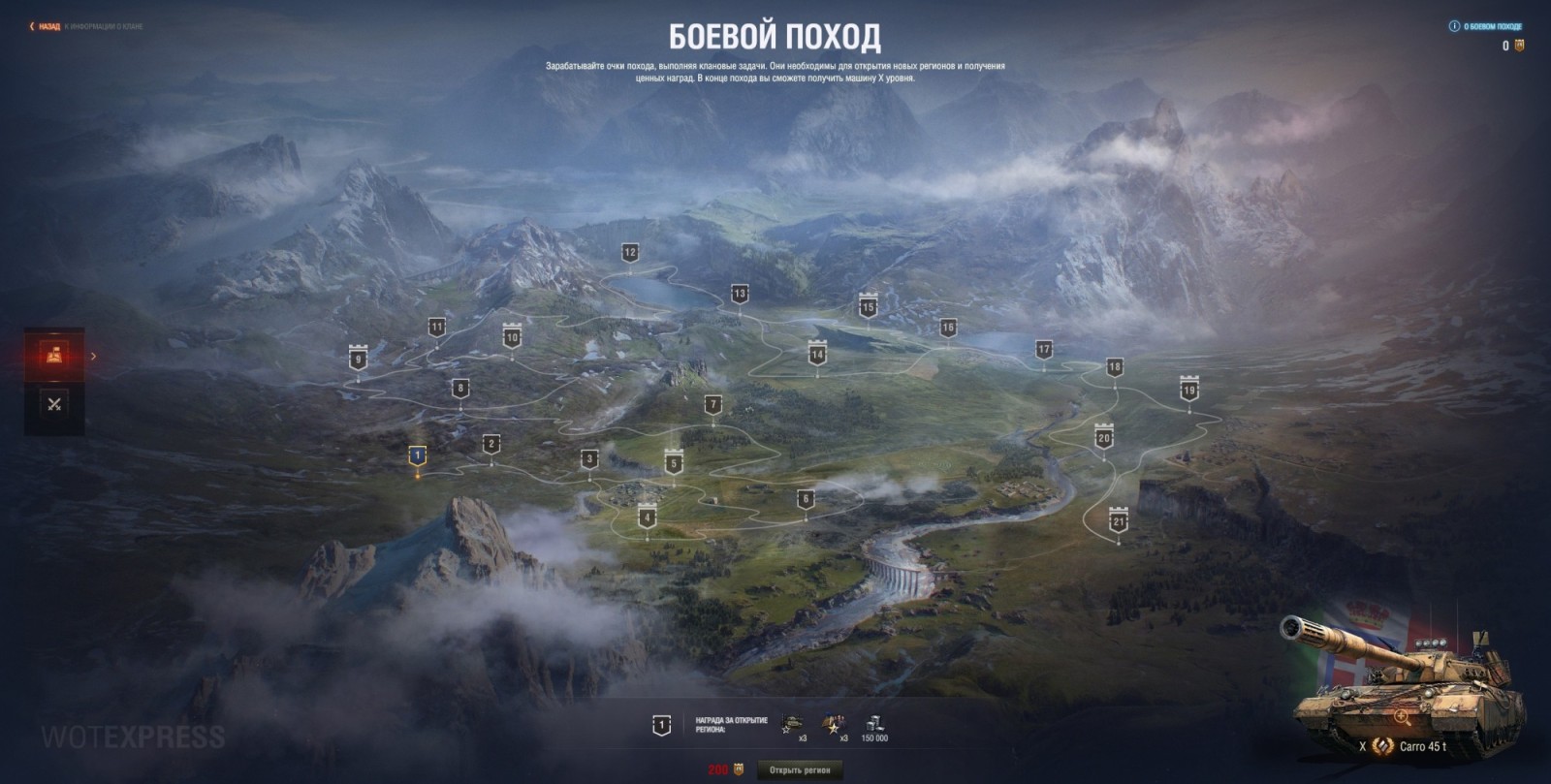Expand the sidebar with the chevron arrow

tap(92, 356)
